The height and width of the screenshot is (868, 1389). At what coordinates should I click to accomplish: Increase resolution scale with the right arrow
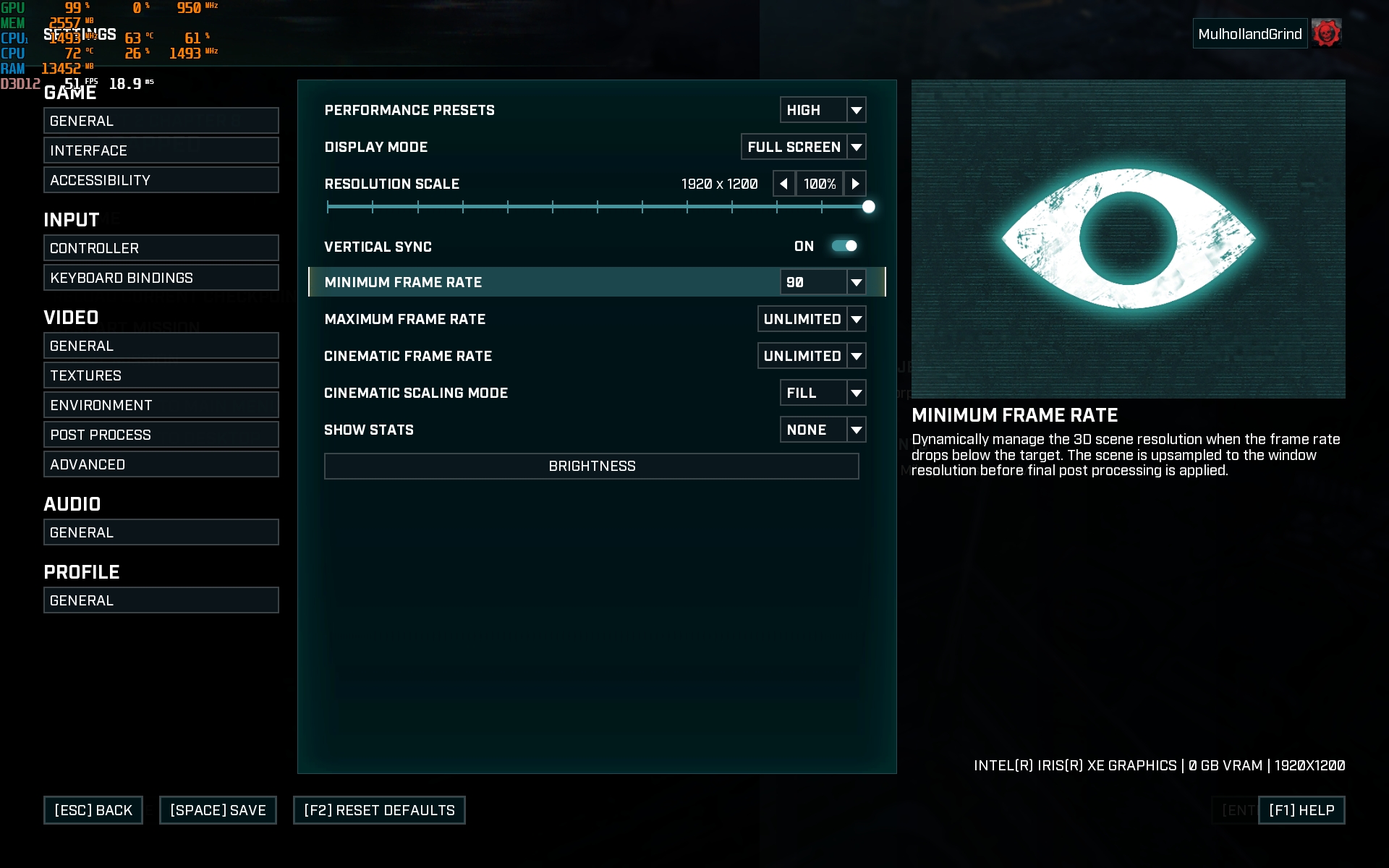[x=855, y=184]
